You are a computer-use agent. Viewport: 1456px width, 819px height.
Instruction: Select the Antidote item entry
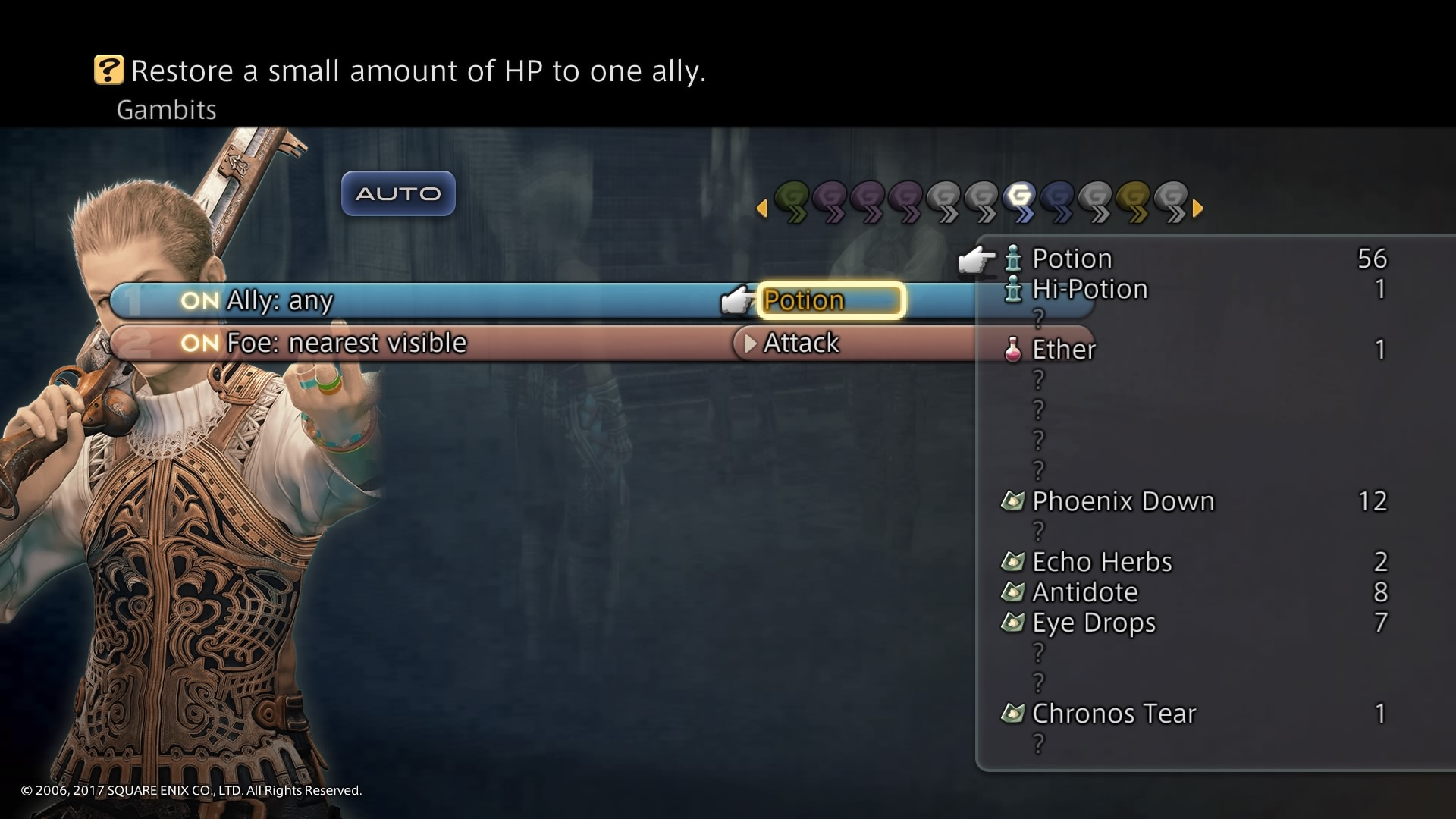coord(1085,592)
